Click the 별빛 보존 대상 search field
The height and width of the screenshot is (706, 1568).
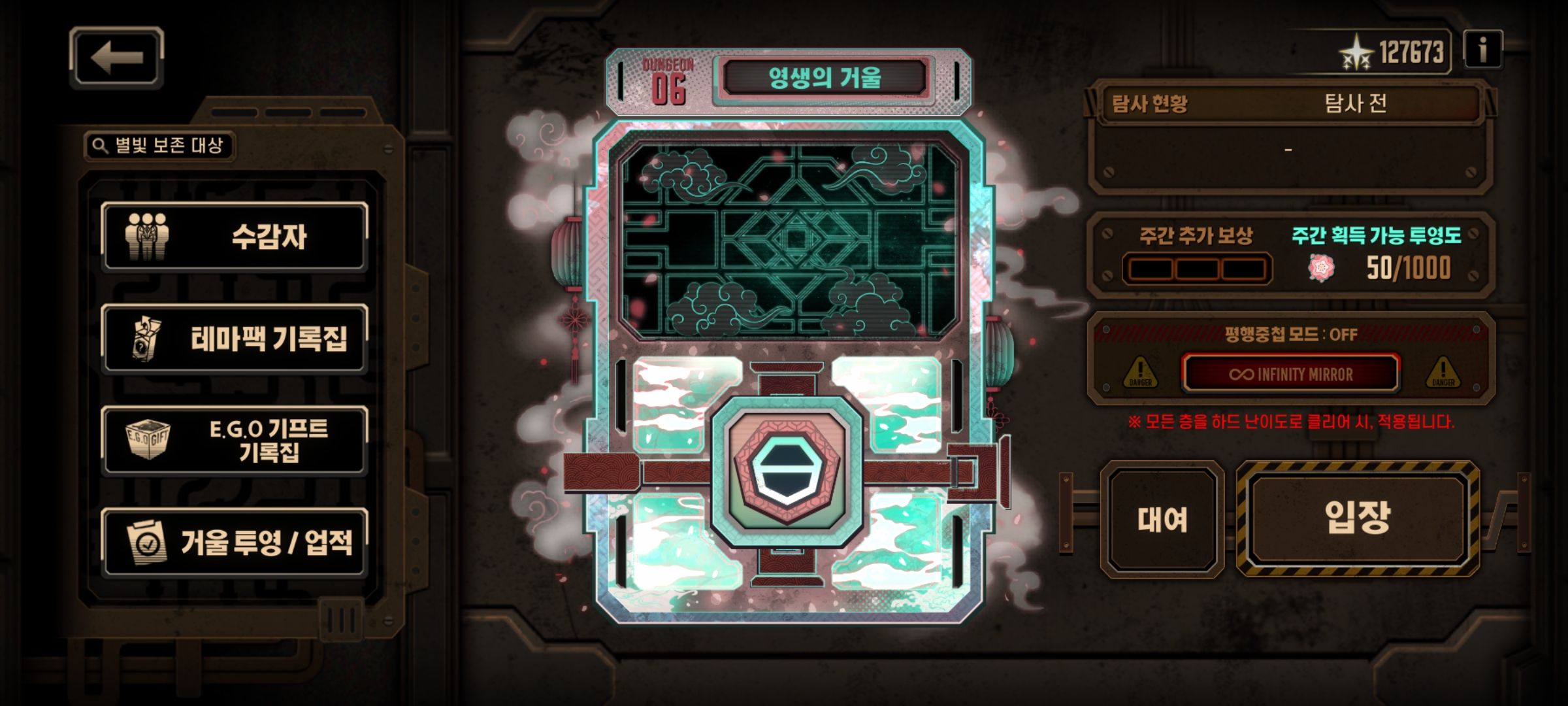pos(159,145)
